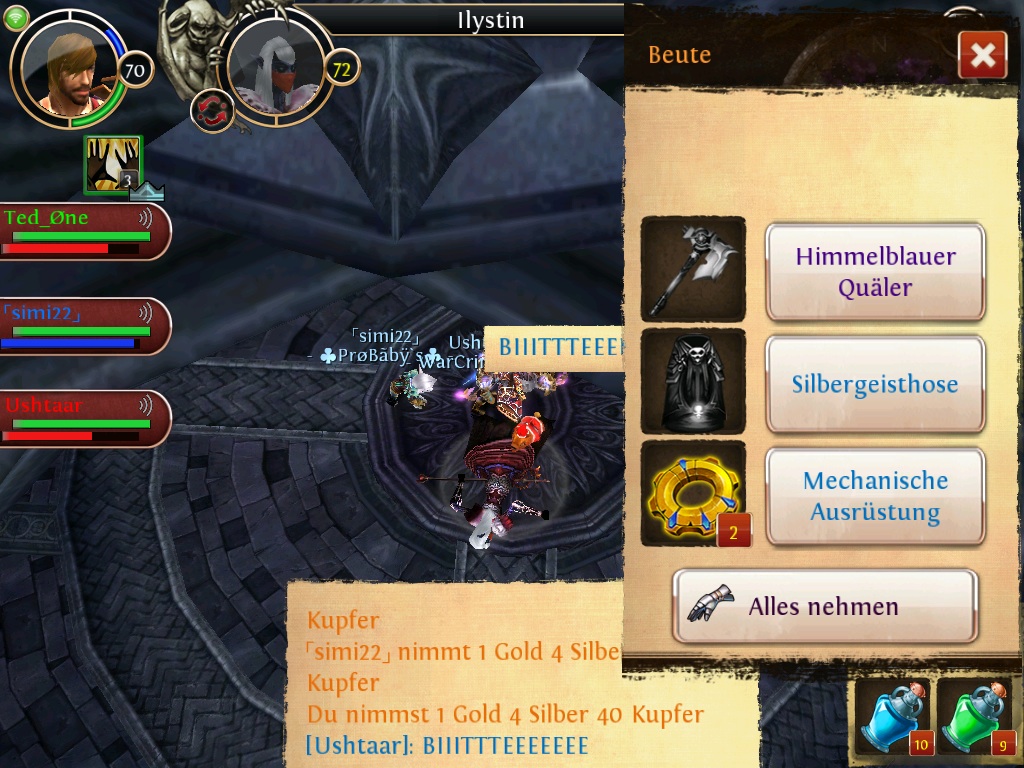Select party member Ushtaar frame

click(84, 418)
